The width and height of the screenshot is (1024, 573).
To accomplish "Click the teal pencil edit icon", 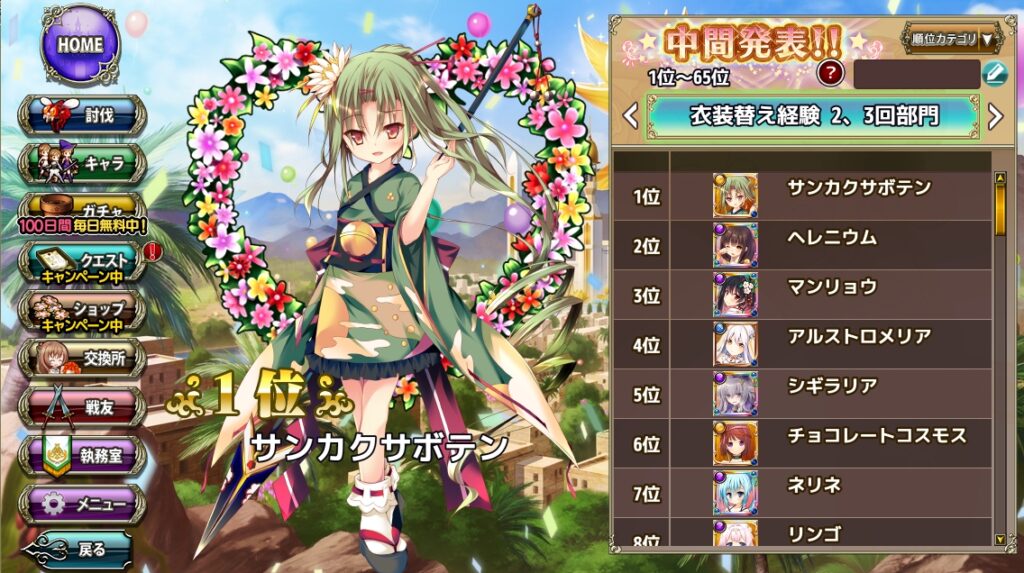I will click(x=994, y=73).
